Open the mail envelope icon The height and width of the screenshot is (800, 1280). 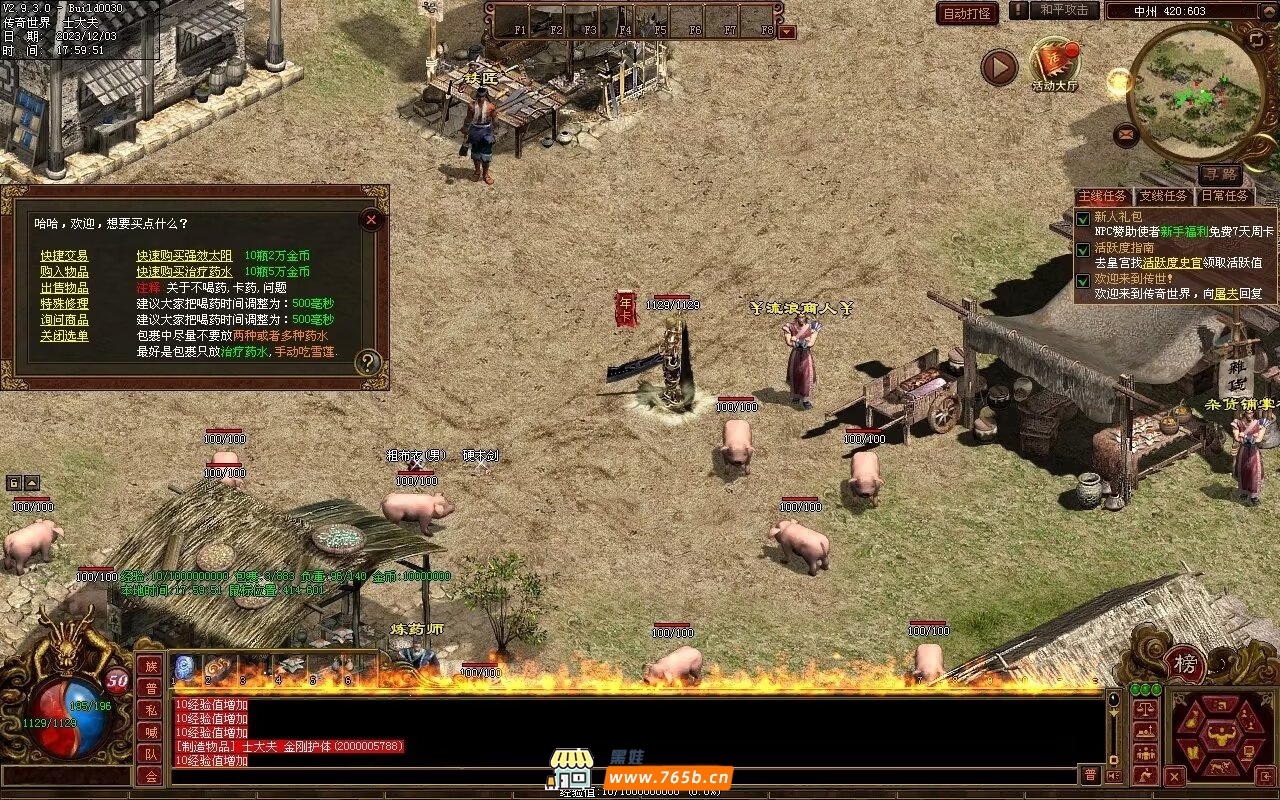(1126, 133)
